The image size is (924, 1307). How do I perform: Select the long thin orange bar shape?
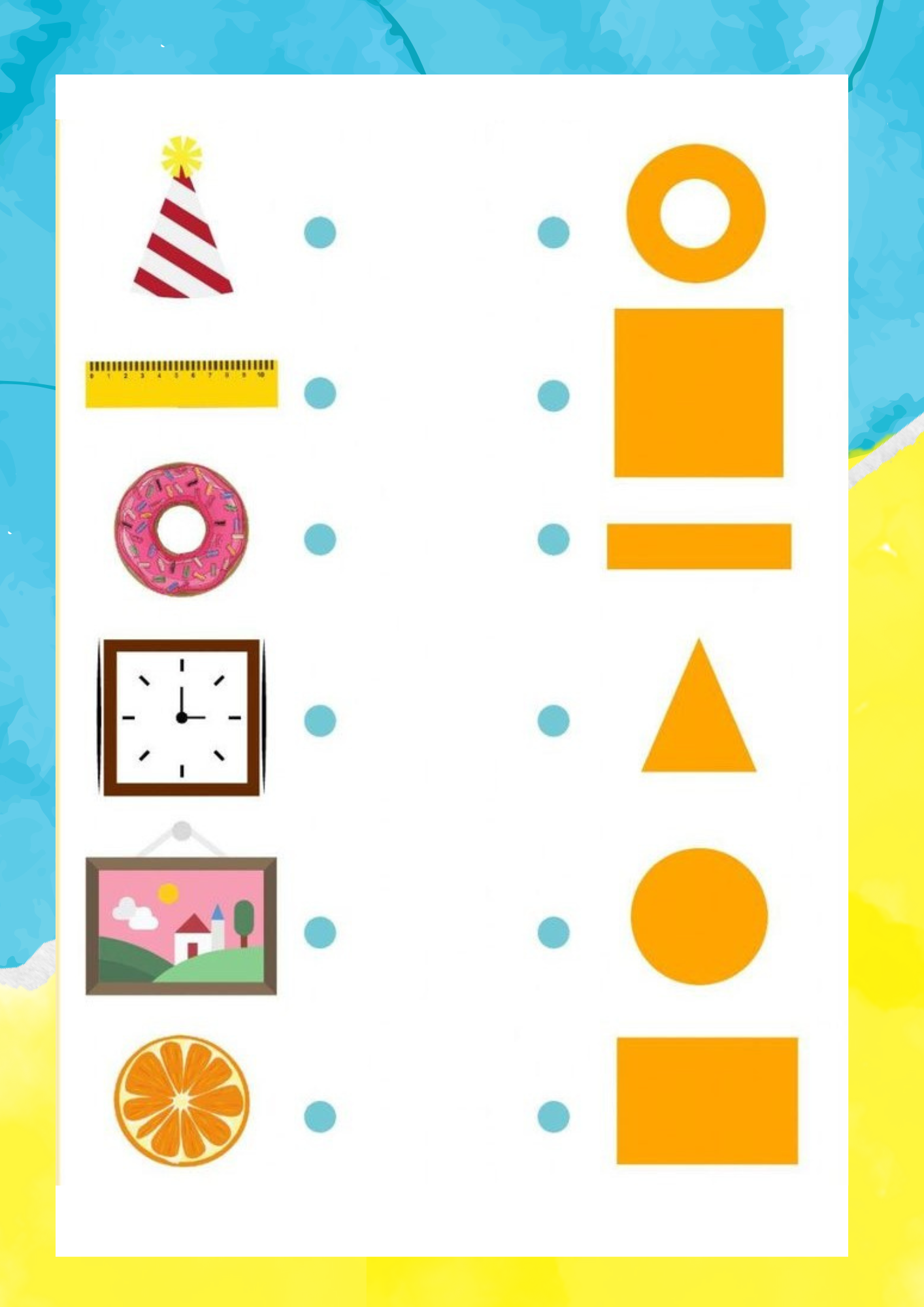pyautogui.click(x=699, y=546)
